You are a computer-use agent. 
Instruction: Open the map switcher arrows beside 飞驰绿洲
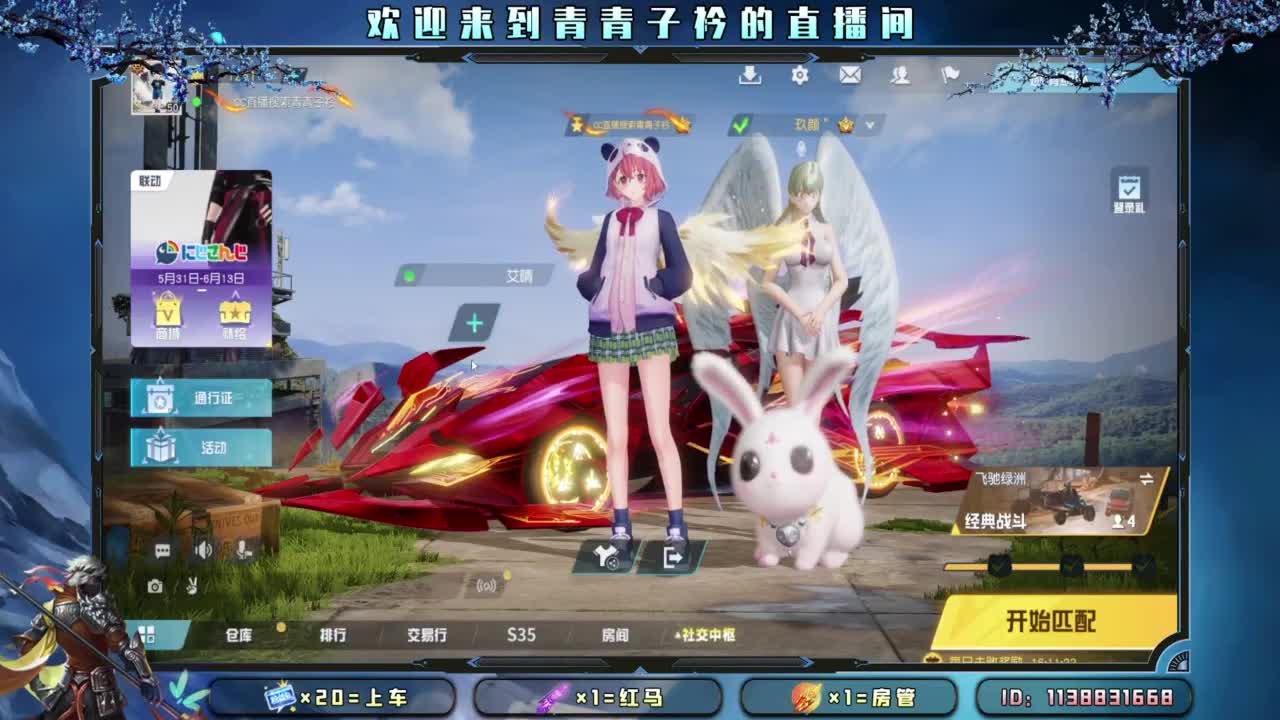click(x=1146, y=478)
